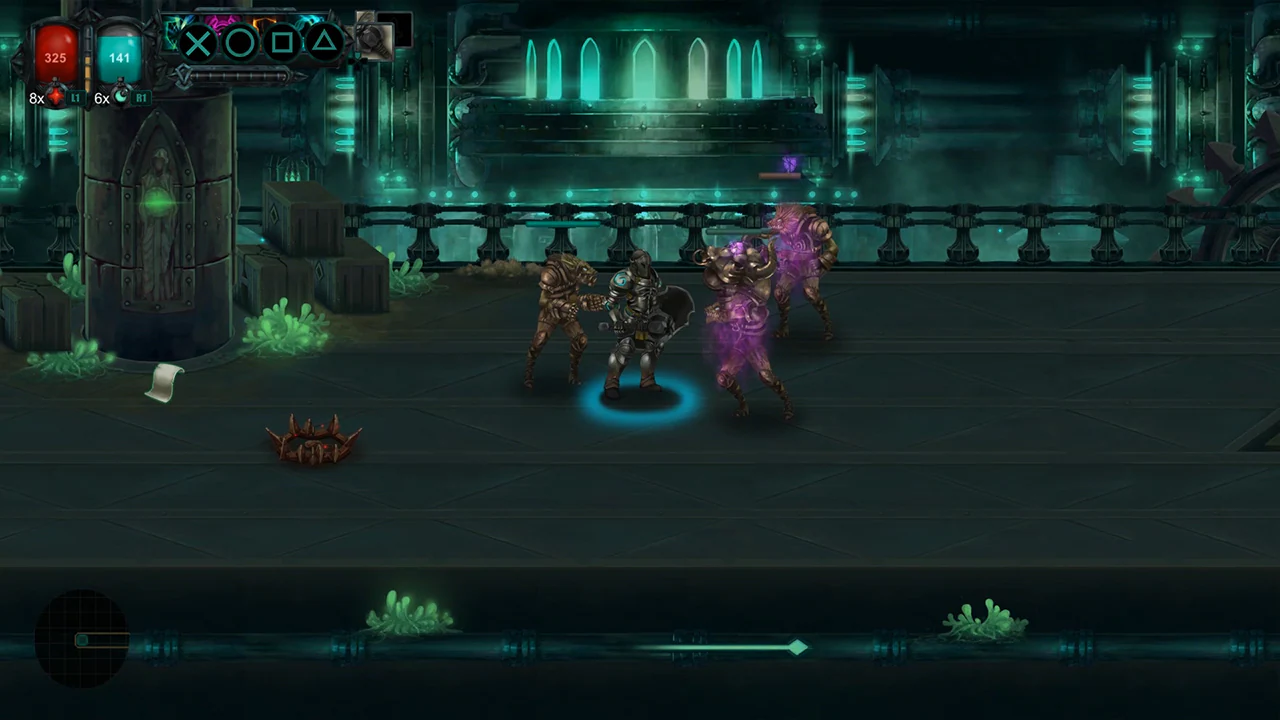This screenshot has width=1280, height=720.
Task: Click the glowing green orb on the statue
Action: 157,204
